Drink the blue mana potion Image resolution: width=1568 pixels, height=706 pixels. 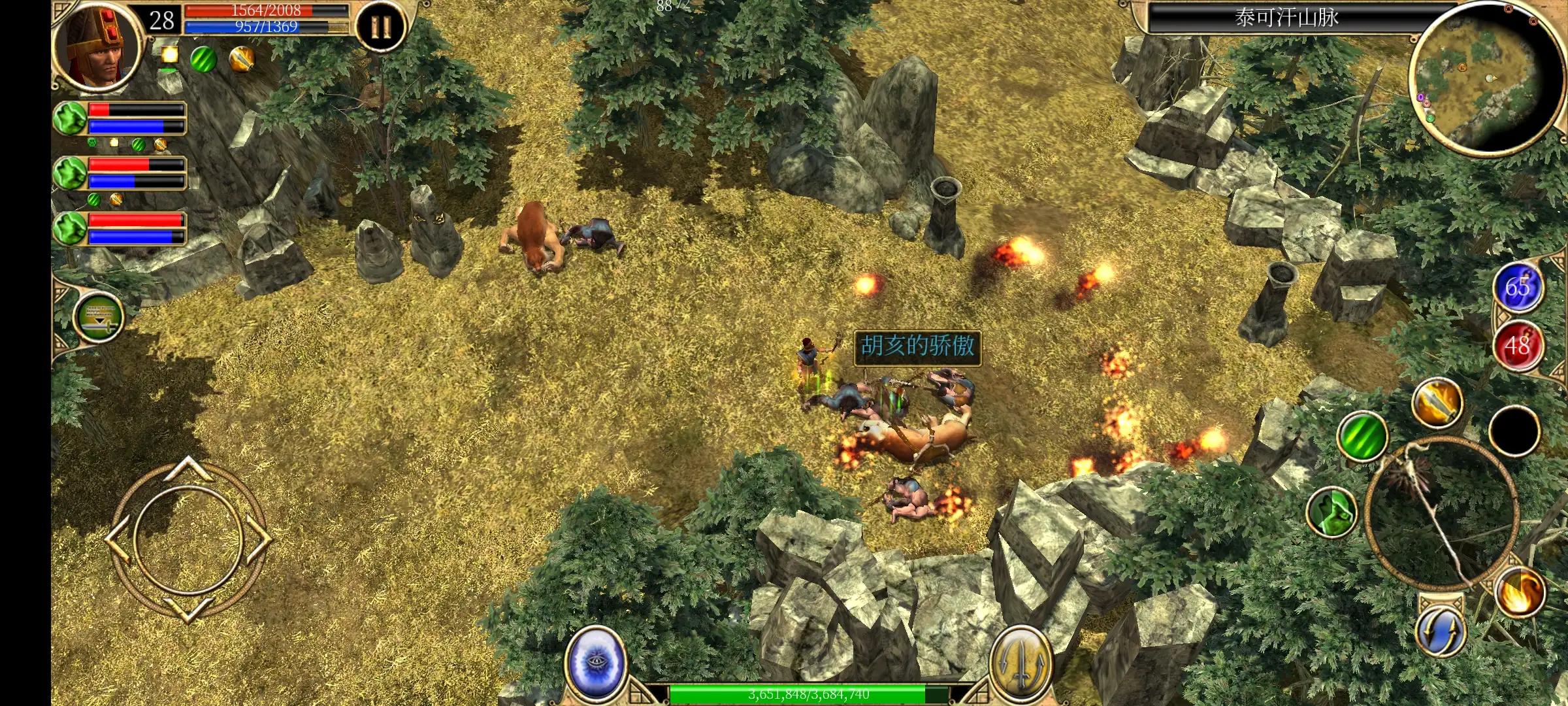[x=1517, y=288]
